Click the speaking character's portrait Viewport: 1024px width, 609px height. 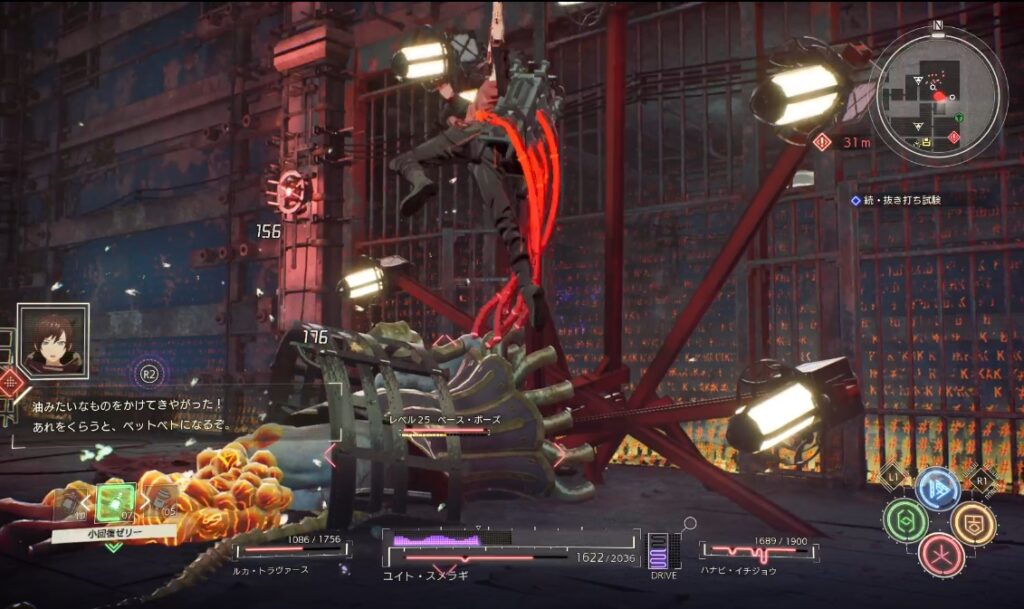click(x=53, y=340)
